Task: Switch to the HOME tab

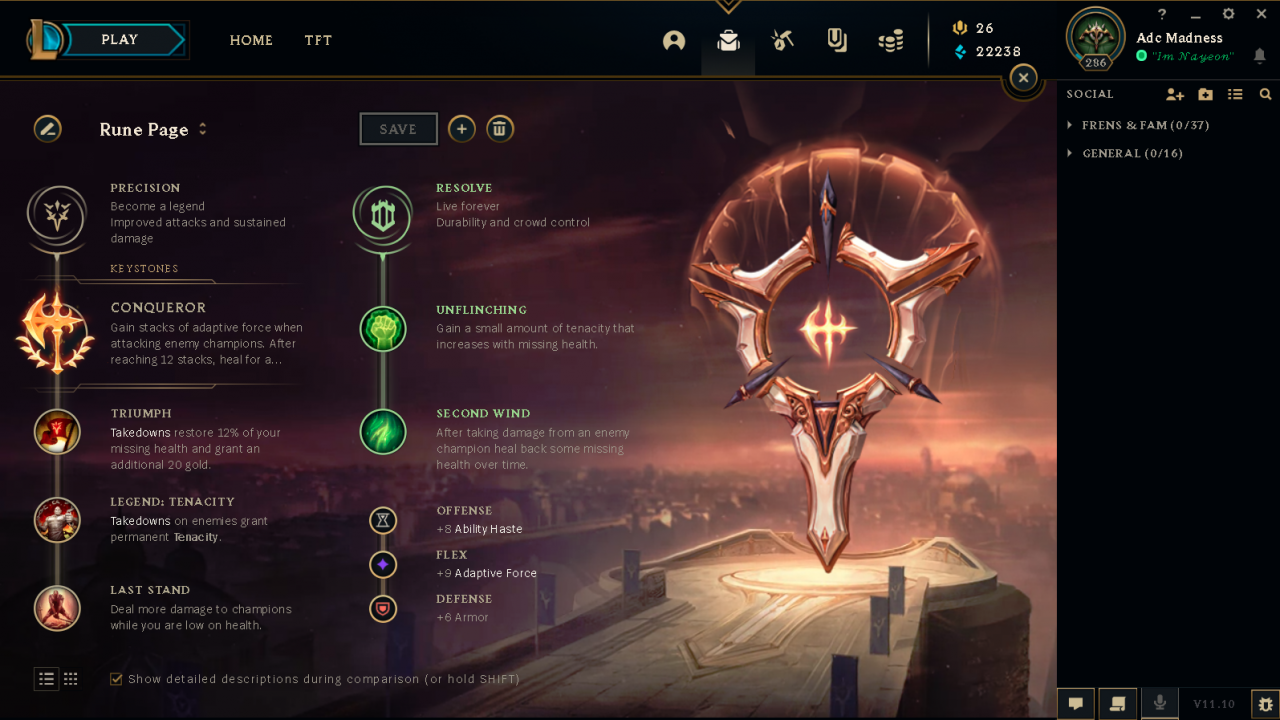Action: pyautogui.click(x=251, y=40)
